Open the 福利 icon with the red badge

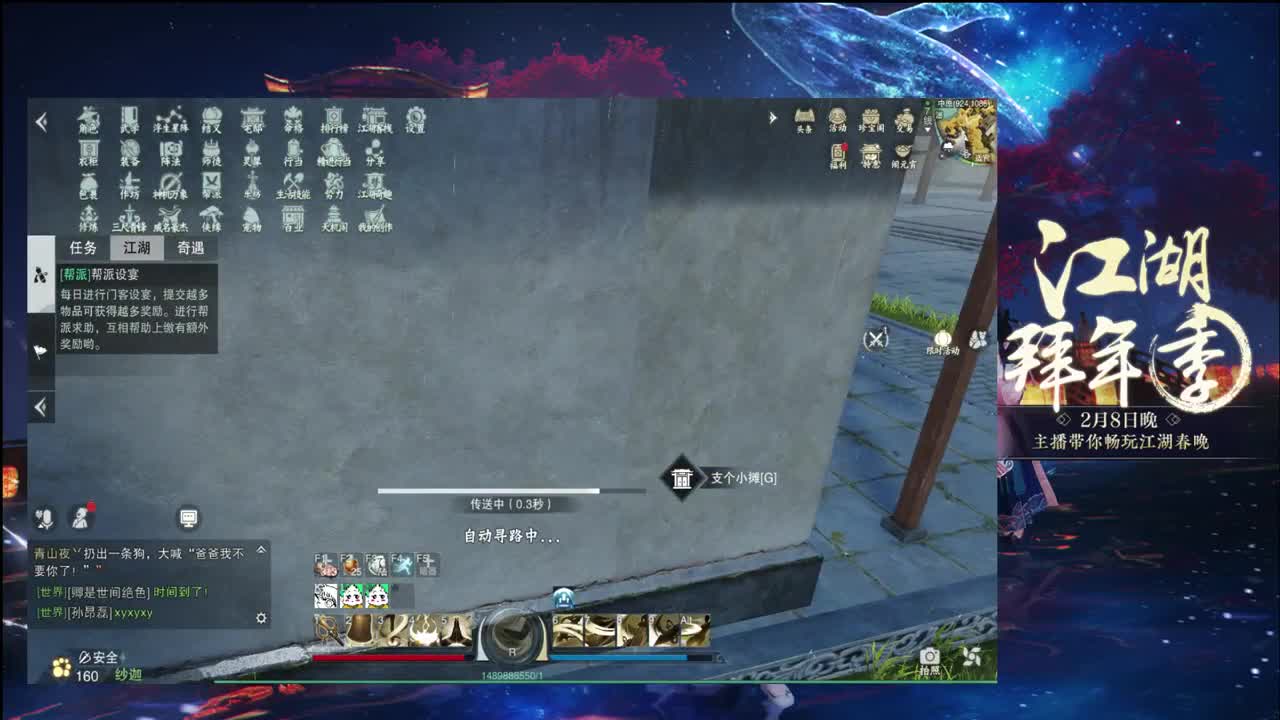click(x=838, y=152)
